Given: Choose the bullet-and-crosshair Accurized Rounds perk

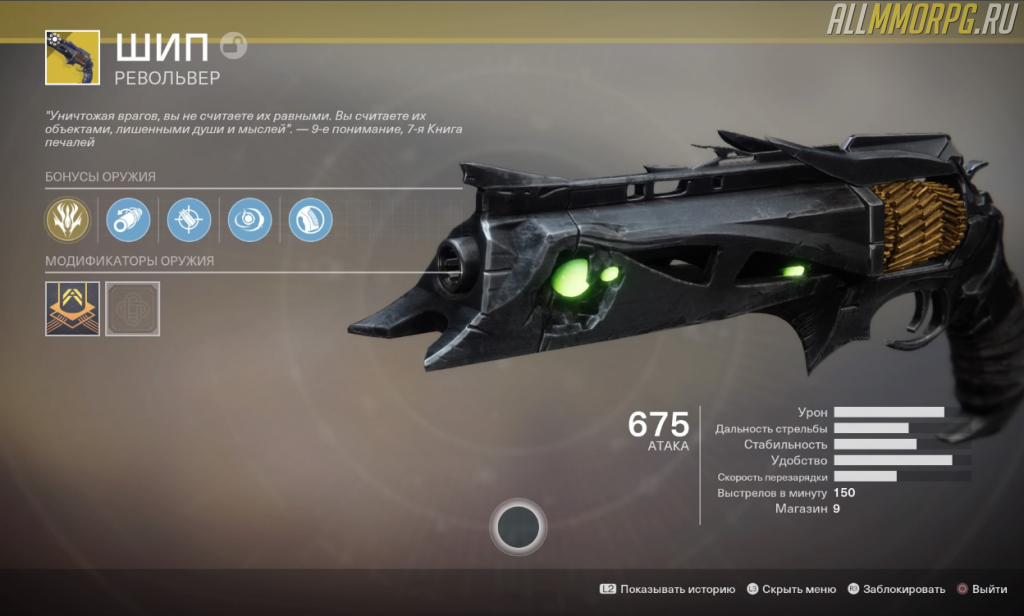Looking at the screenshot, I should pyautogui.click(x=189, y=219).
